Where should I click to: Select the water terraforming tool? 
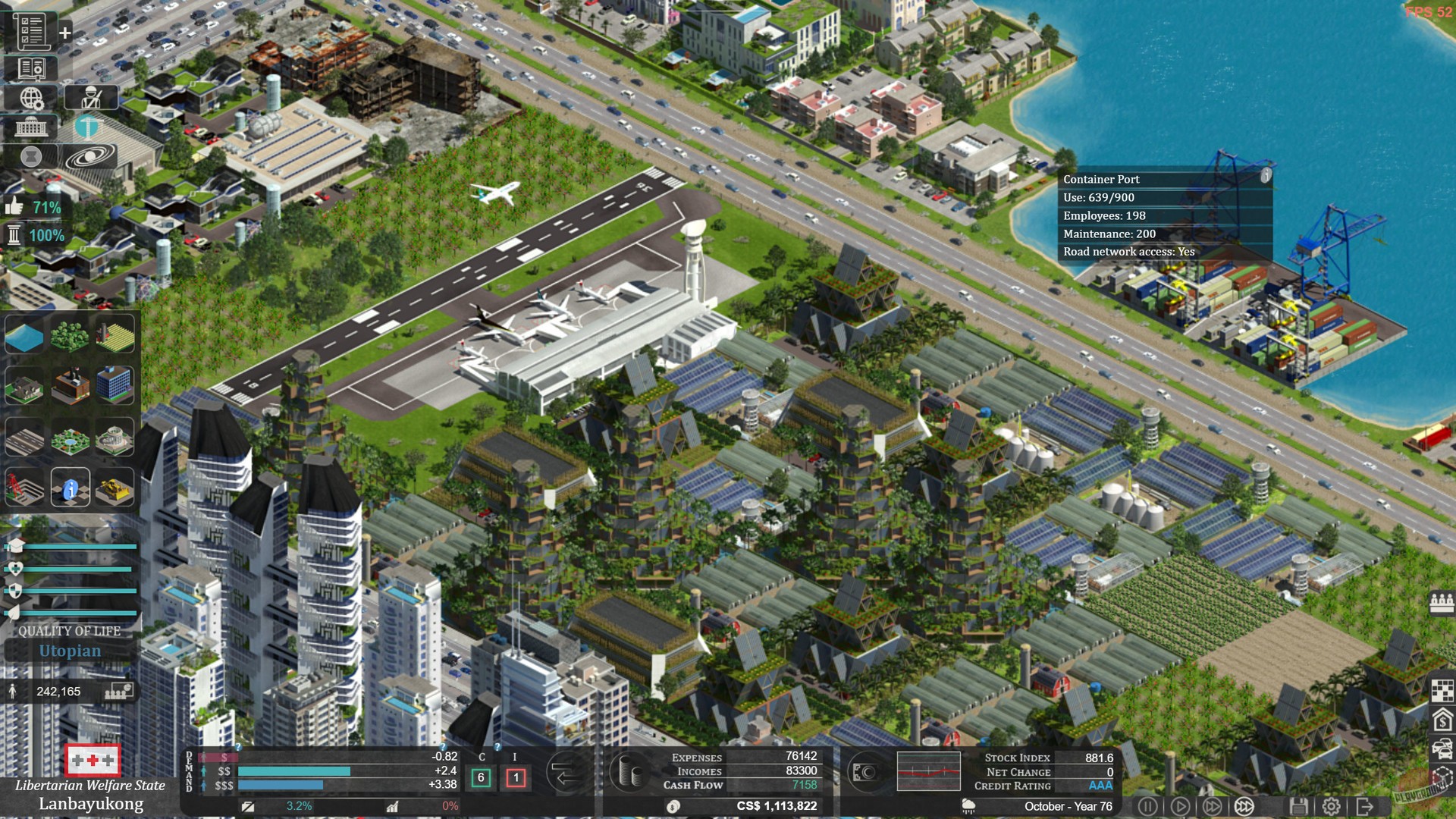(24, 336)
